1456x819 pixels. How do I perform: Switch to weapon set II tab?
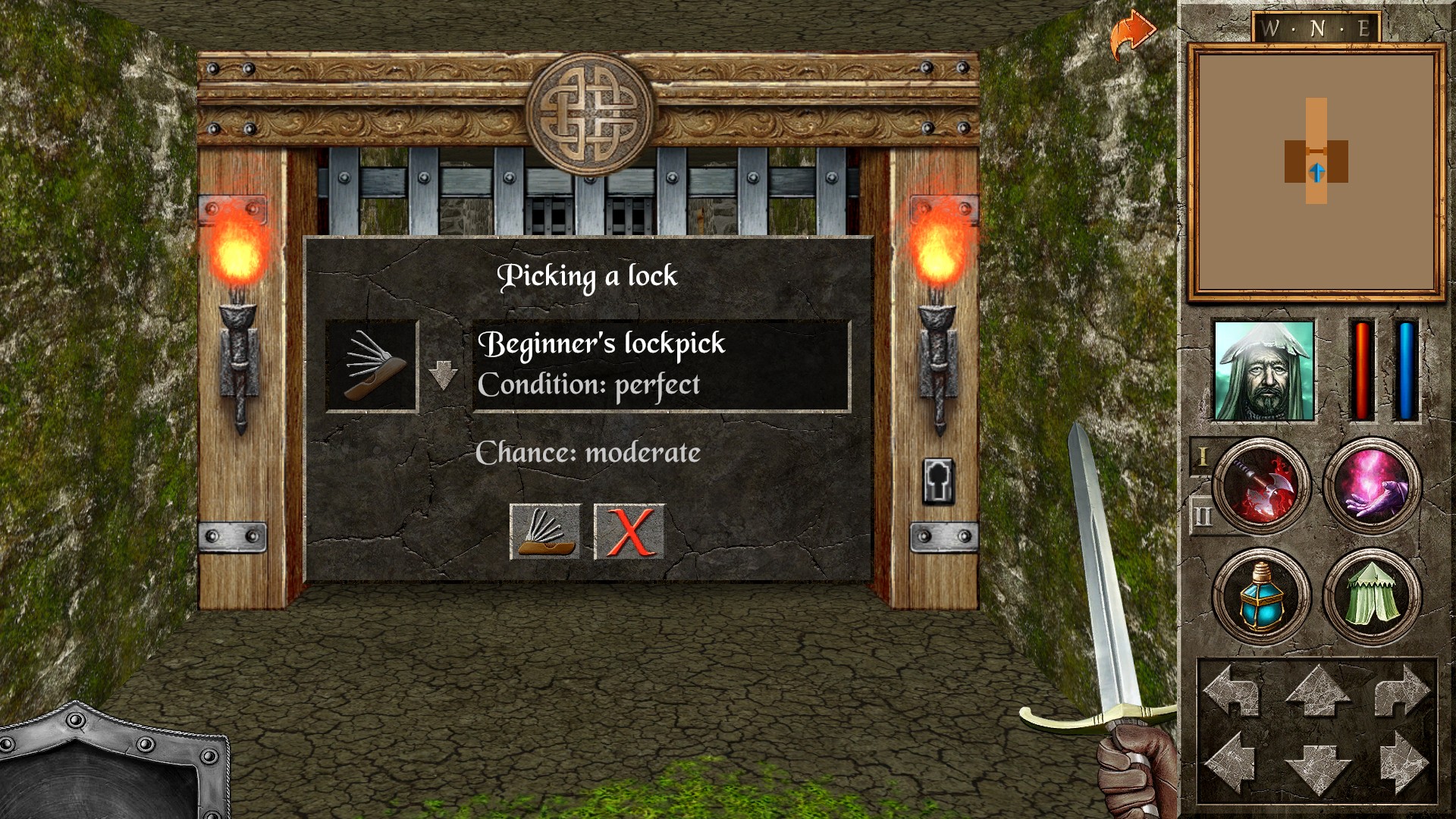pos(1204,514)
